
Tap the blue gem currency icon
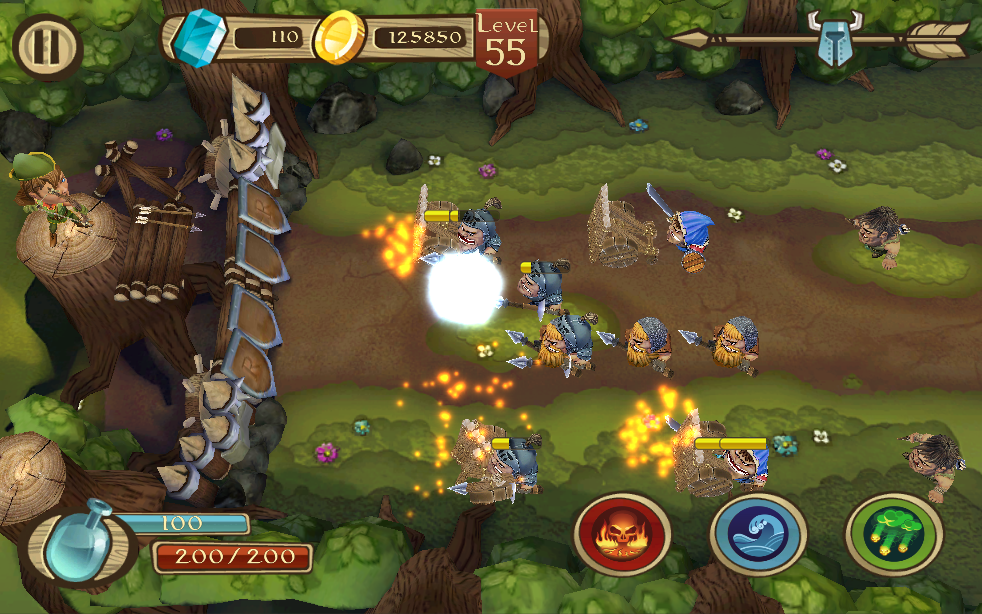(195, 38)
